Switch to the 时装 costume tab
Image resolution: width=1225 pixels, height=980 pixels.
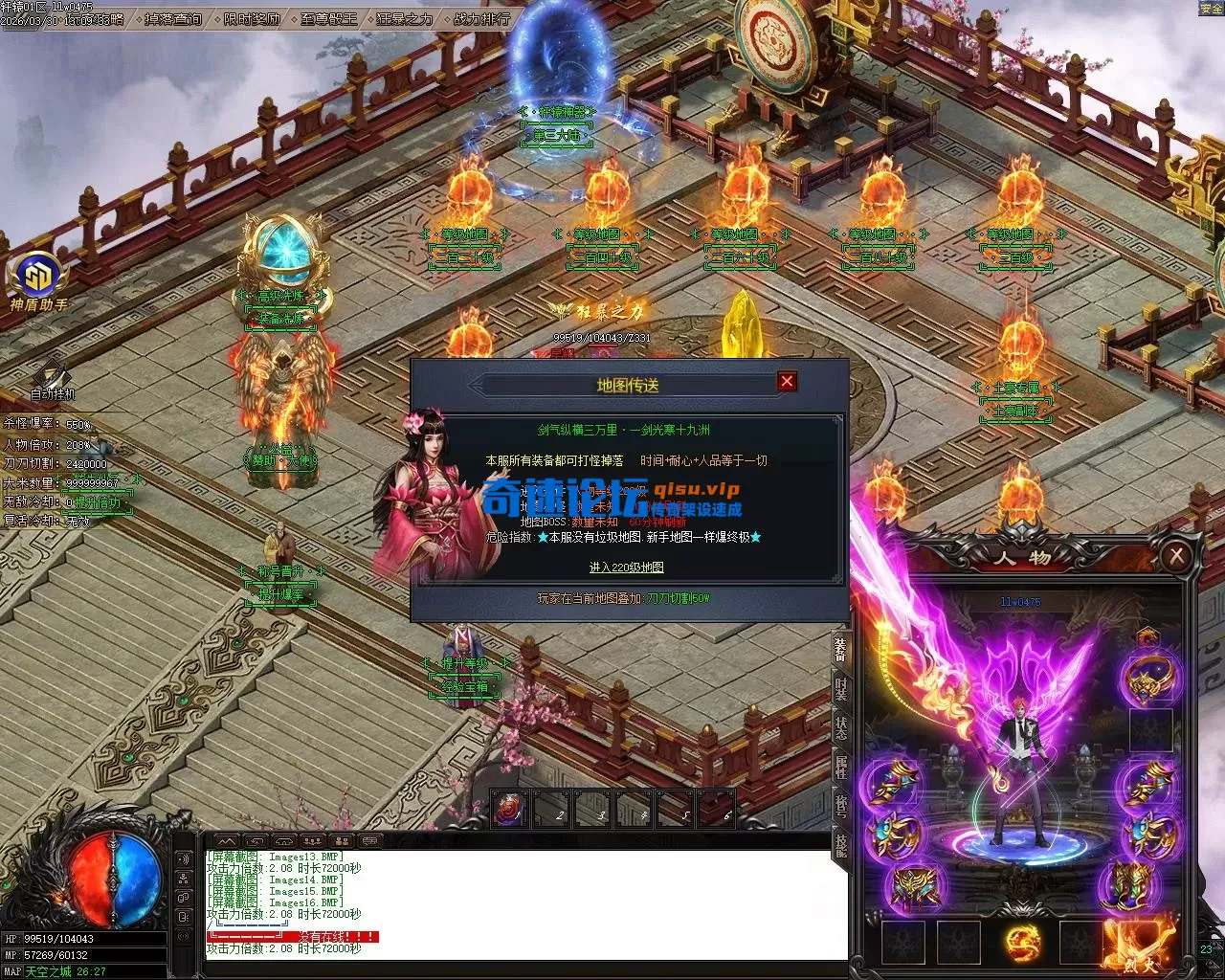[x=840, y=688]
